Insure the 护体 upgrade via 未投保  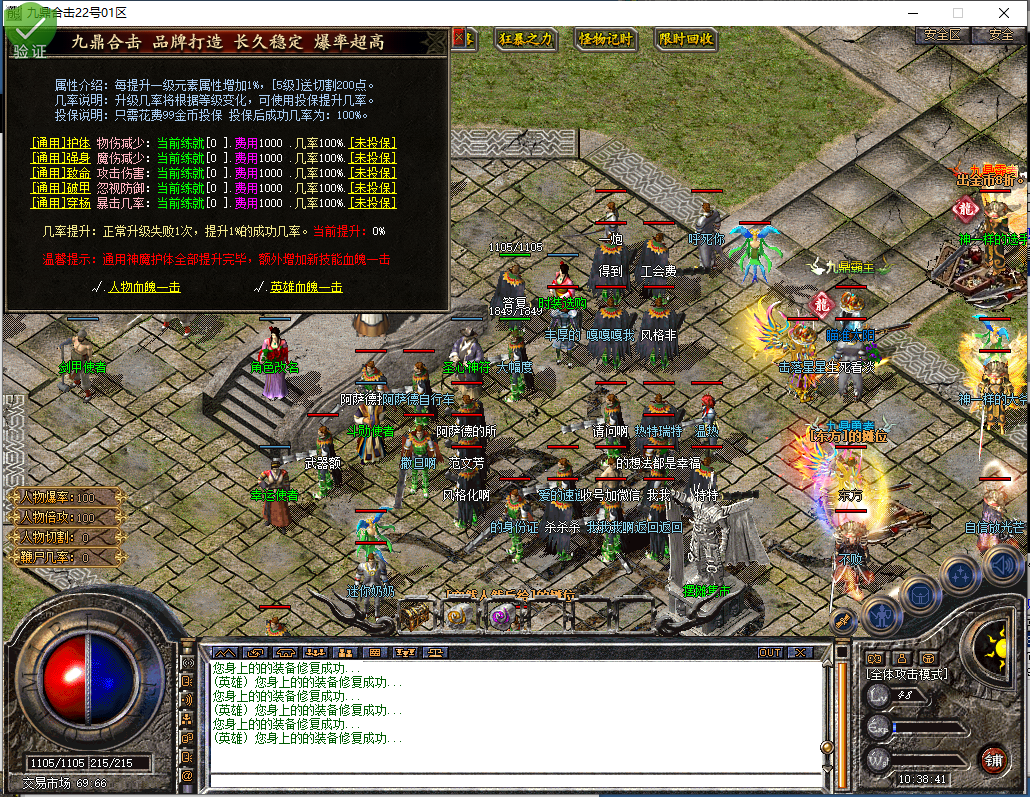[x=372, y=143]
